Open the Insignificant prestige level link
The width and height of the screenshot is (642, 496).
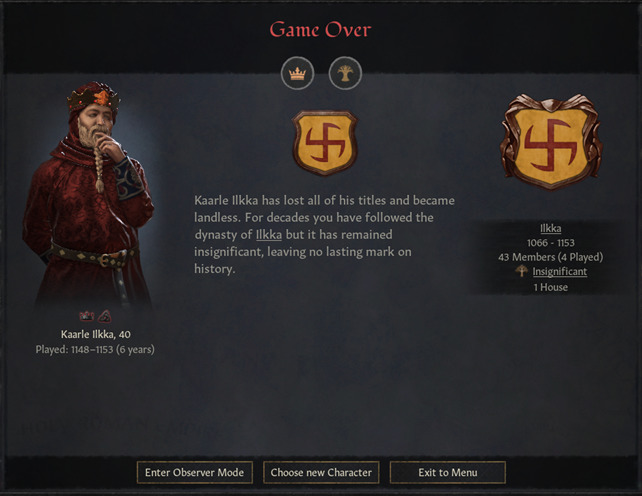click(559, 271)
